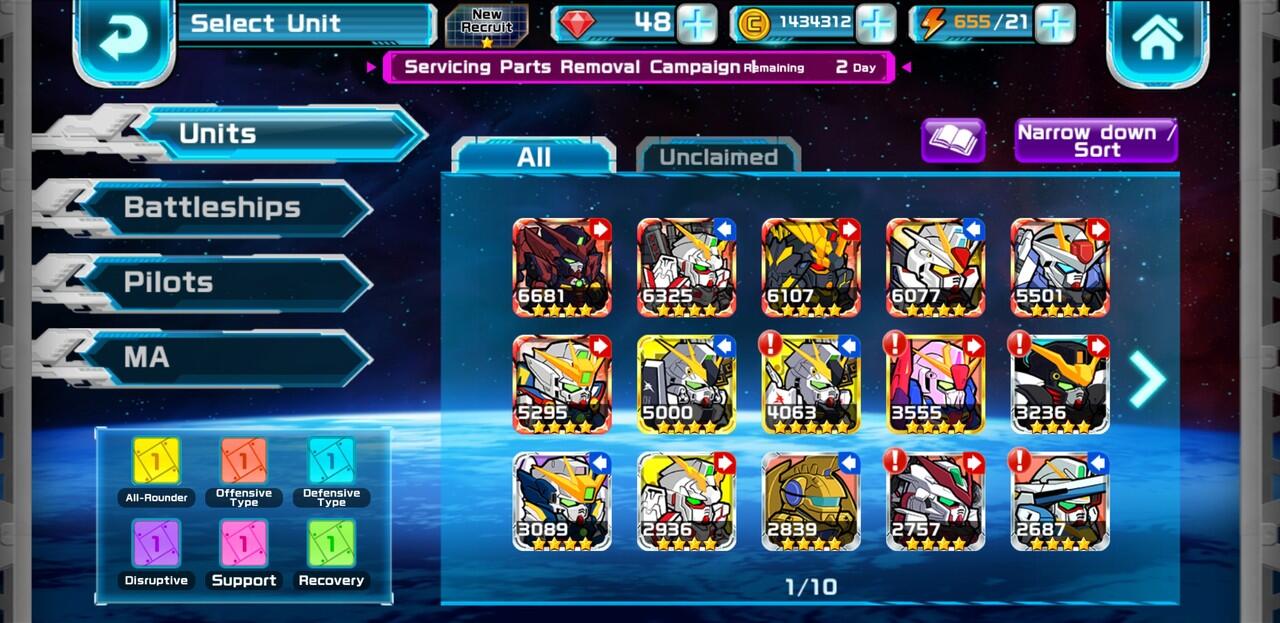The image size is (1280, 623).
Task: Pick the unit with power 5000
Action: [x=686, y=384]
